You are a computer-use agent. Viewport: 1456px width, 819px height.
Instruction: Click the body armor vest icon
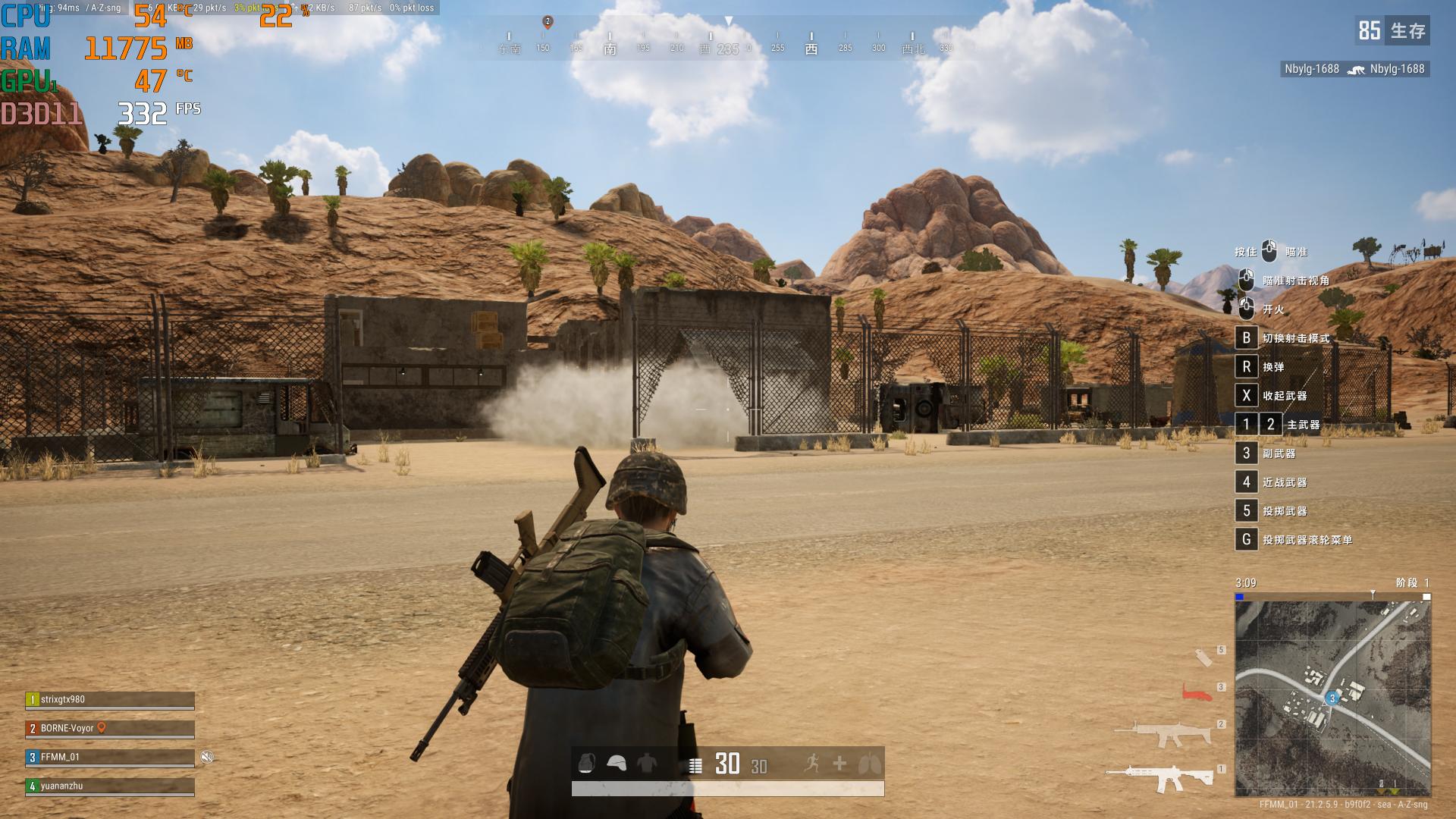(x=646, y=764)
